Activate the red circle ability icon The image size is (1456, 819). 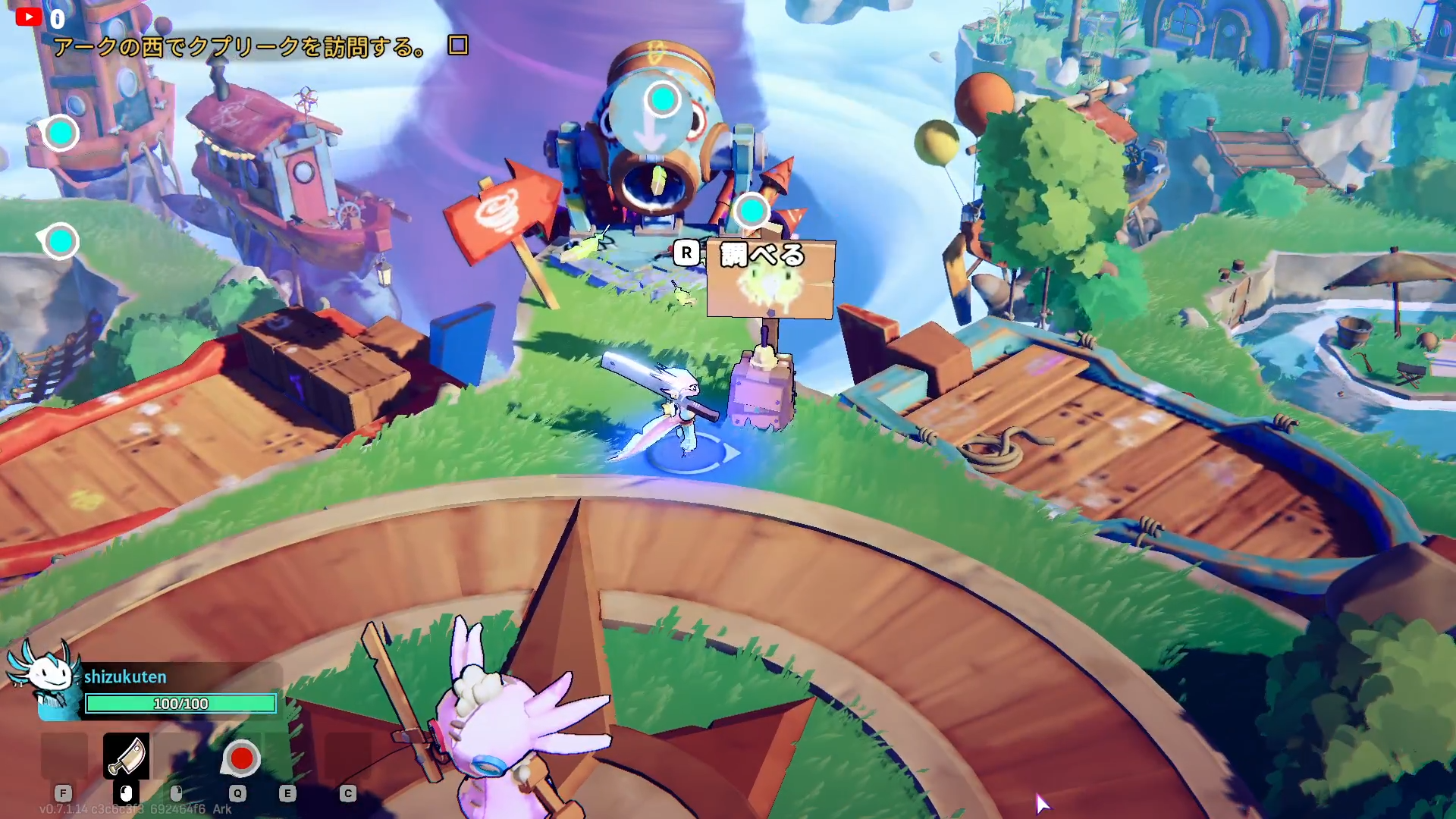pos(241,758)
